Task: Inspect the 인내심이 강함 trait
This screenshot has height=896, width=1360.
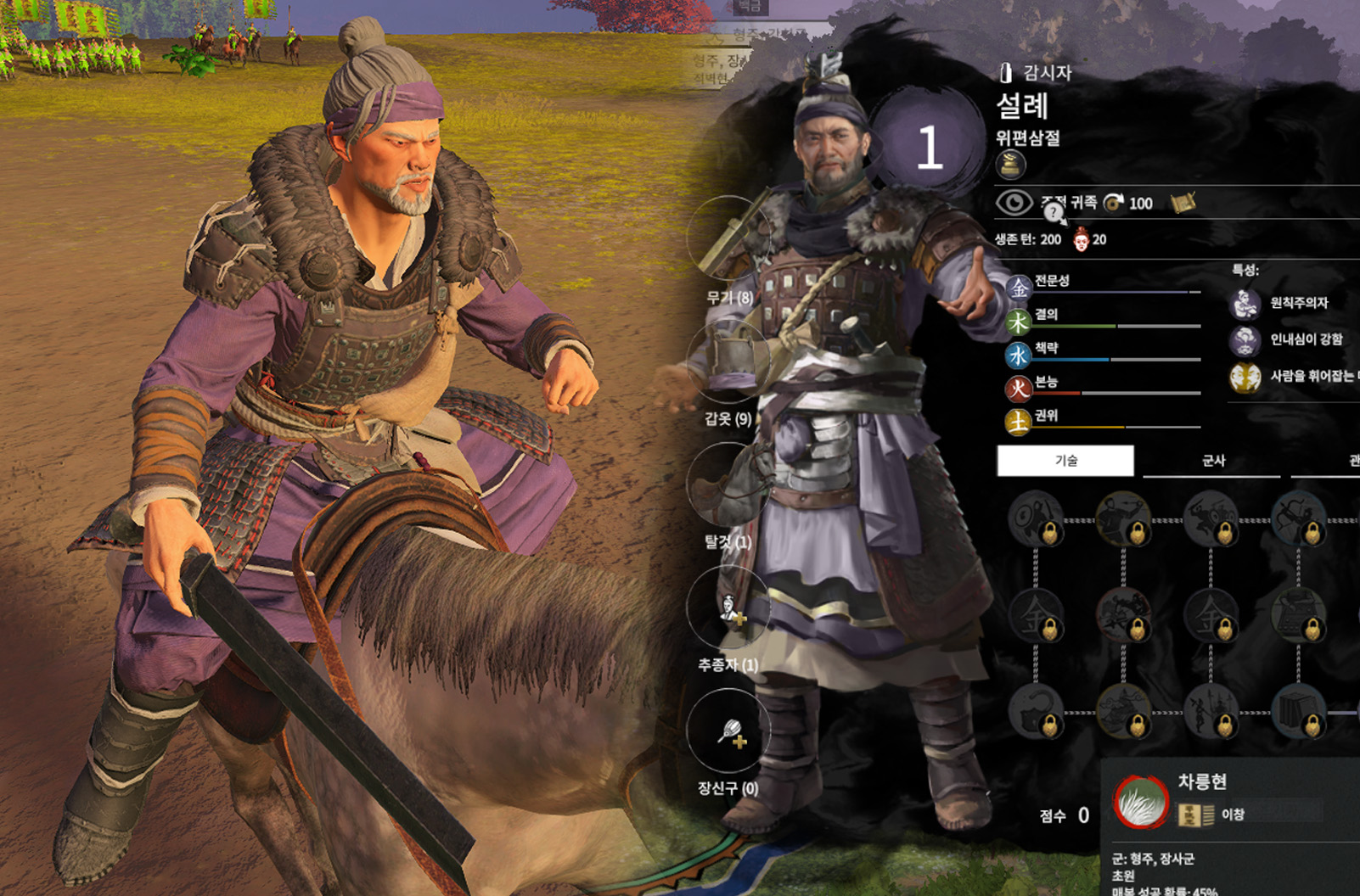Action: click(x=1245, y=340)
